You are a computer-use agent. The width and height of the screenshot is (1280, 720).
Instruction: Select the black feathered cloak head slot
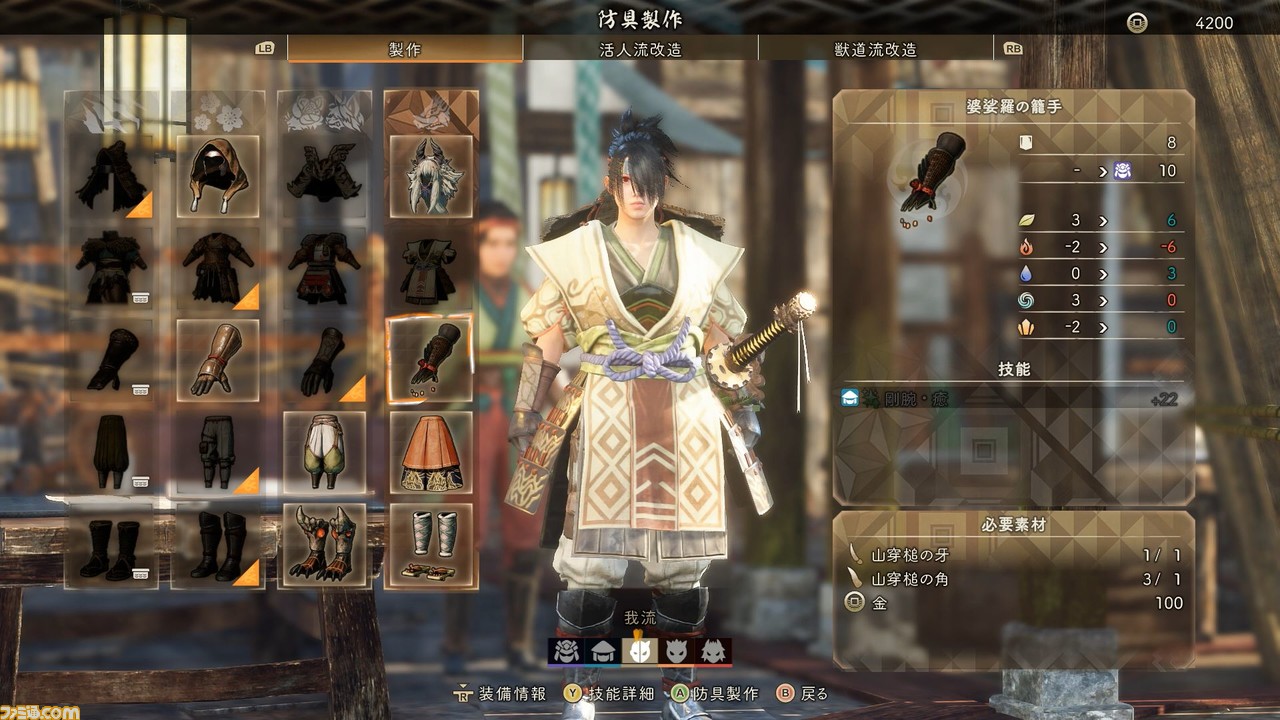[x=111, y=177]
